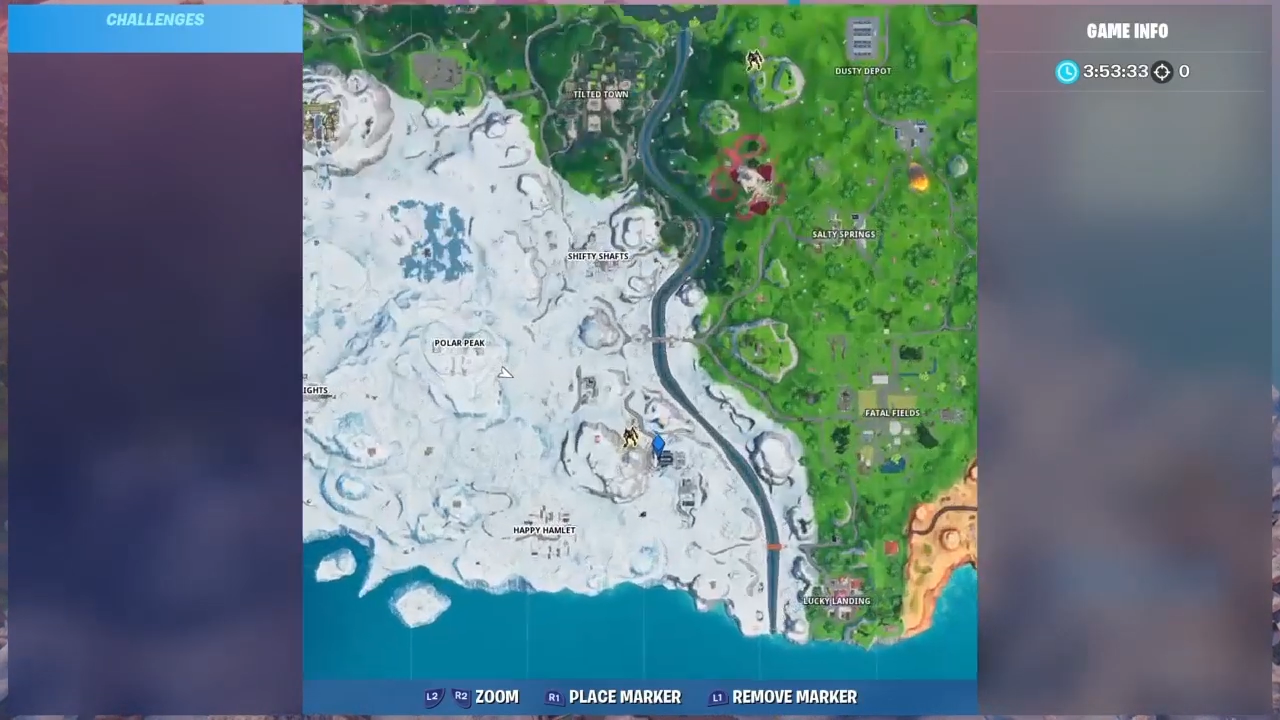Click the eliminations crosshair icon in Game Info
Viewport: 1280px width, 720px height.
pyautogui.click(x=1162, y=71)
